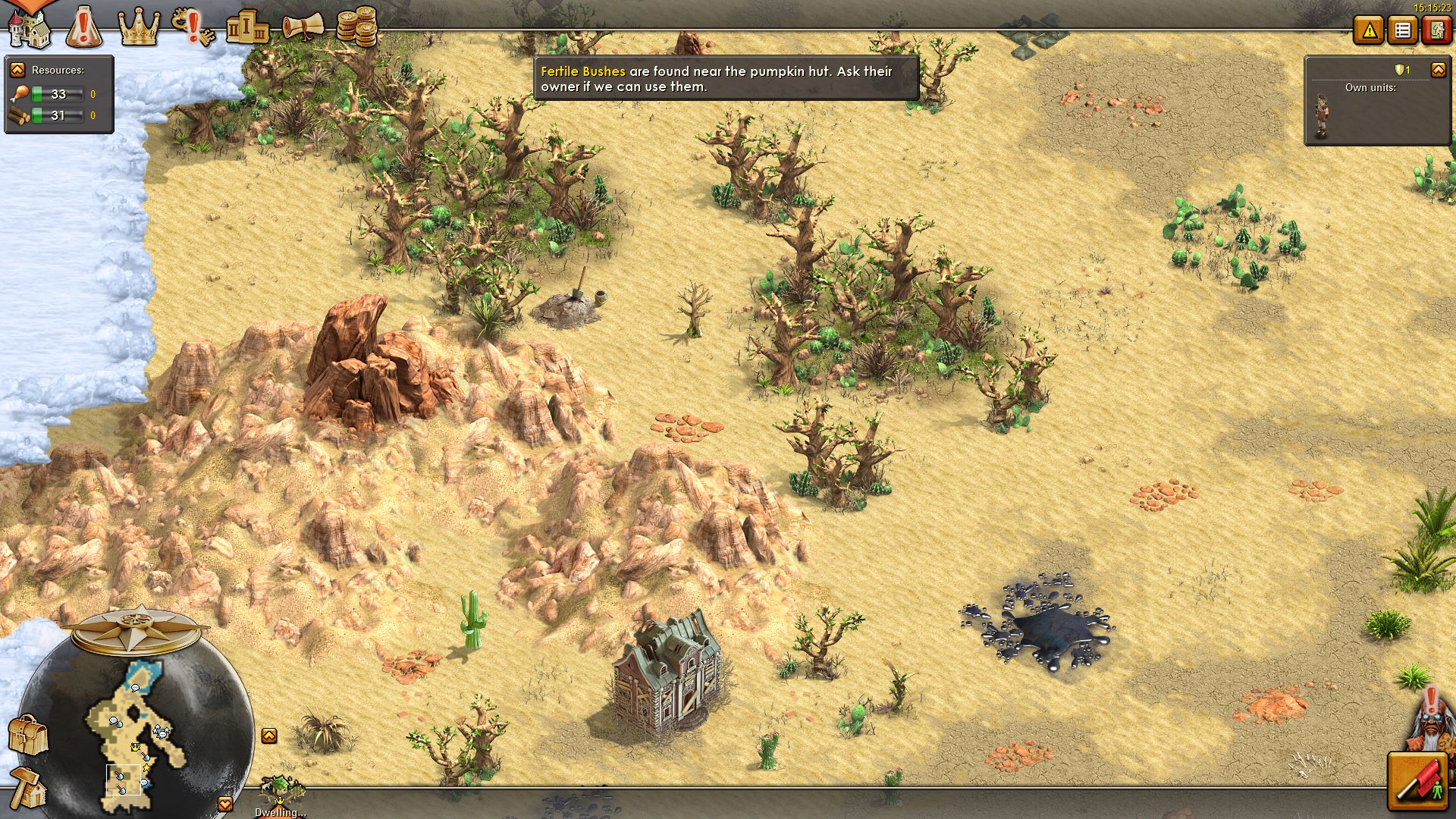Open the rolled scroll icon
Image resolution: width=1456 pixels, height=819 pixels.
[303, 27]
